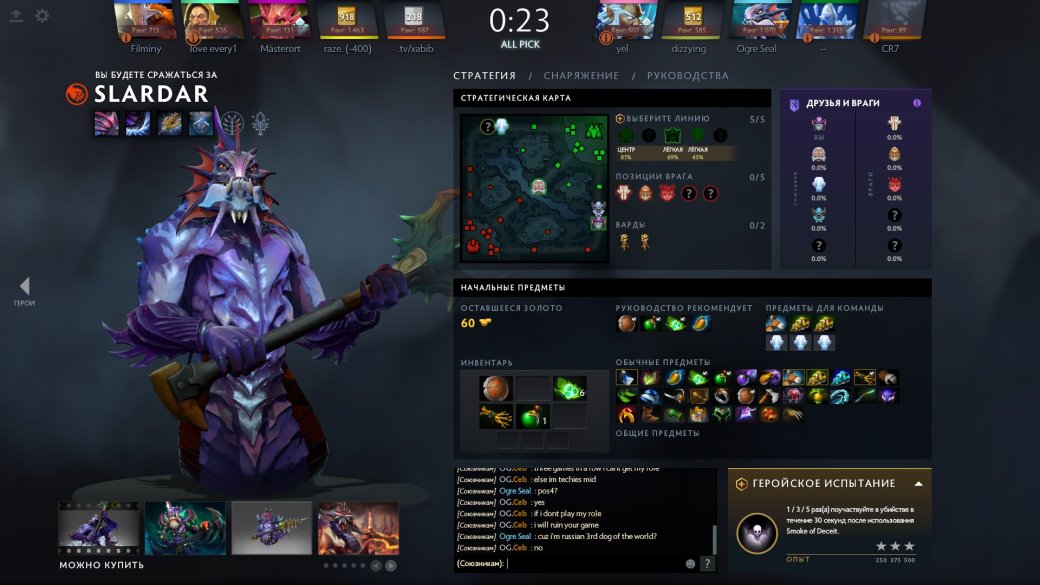
Task: Open the Друзья и враги info icon
Action: (917, 103)
